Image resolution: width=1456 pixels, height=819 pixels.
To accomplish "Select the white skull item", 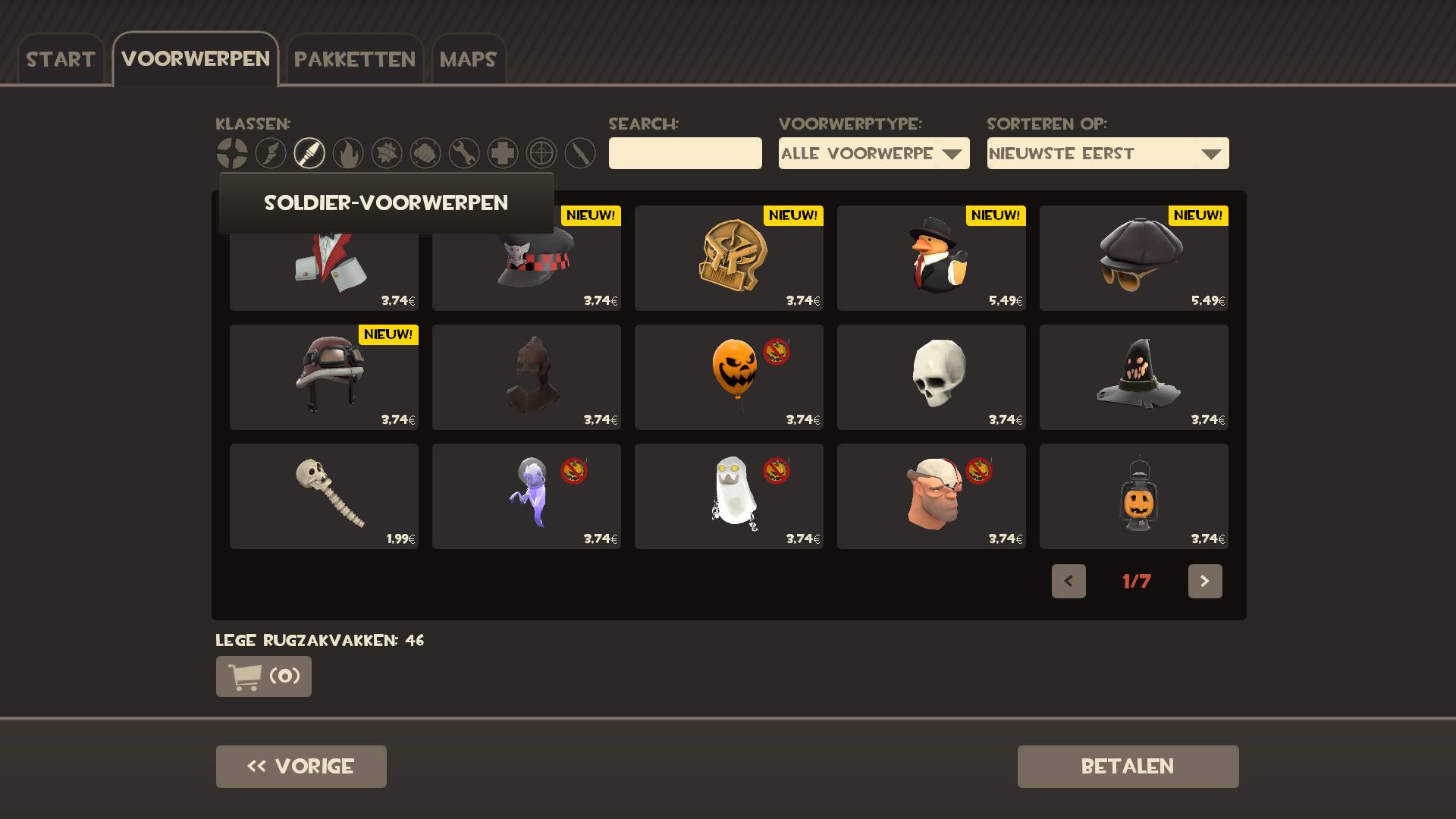I will [931, 377].
